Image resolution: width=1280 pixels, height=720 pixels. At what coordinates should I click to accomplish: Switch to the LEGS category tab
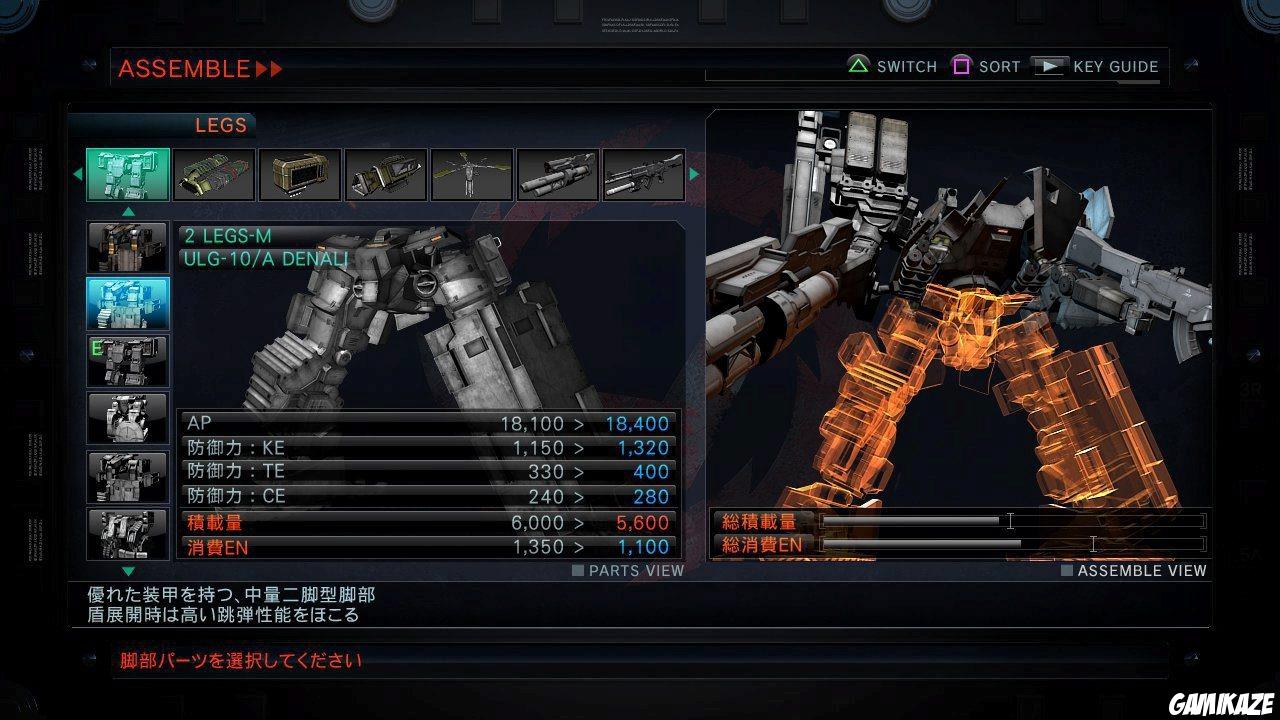click(x=220, y=125)
